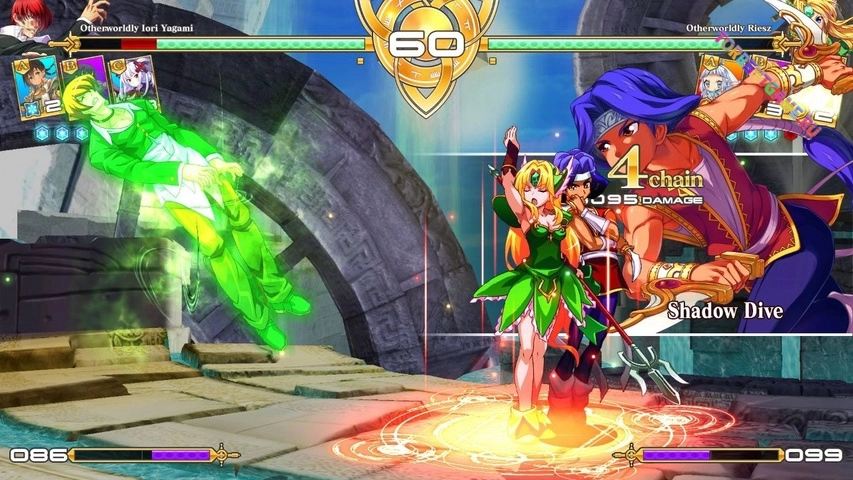Select Iori's purple support card labeled B

[x=88, y=84]
